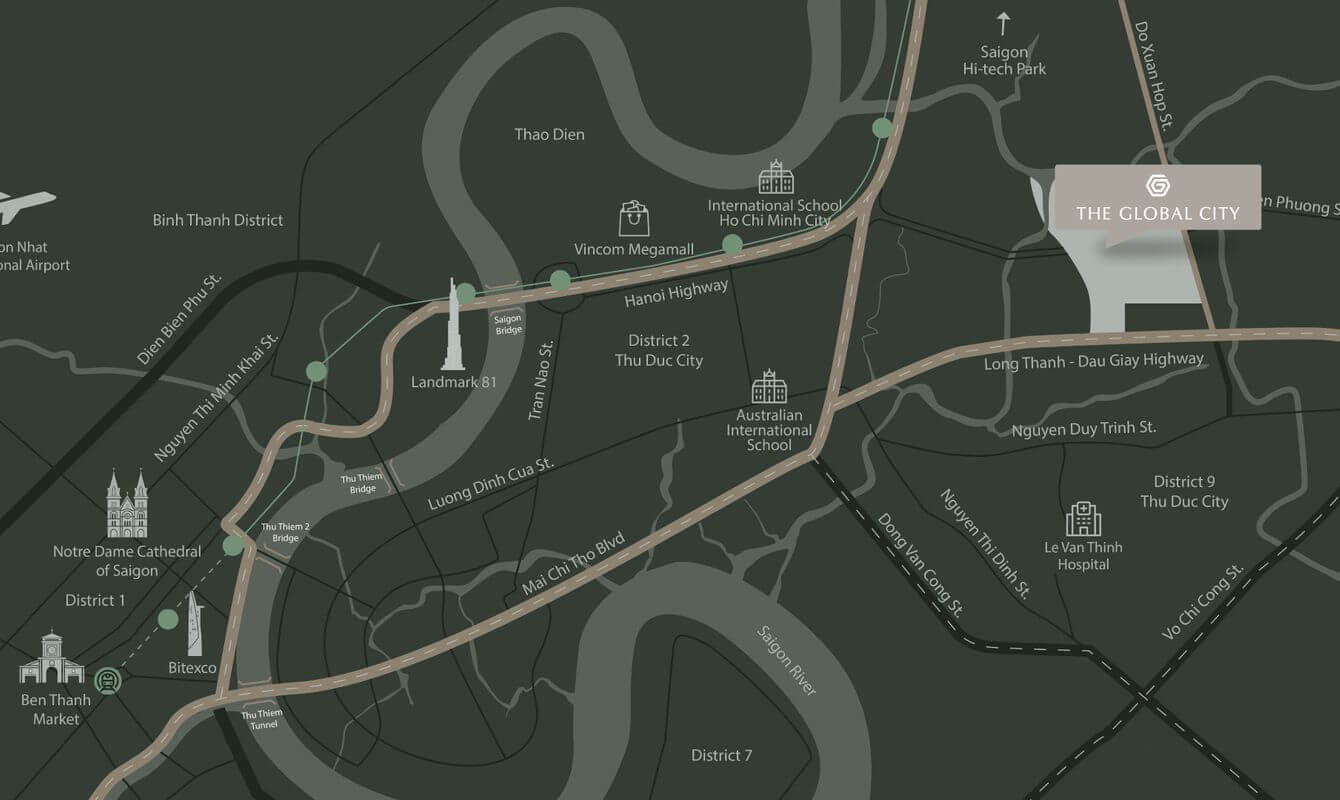Viewport: 1340px width, 800px height.
Task: Select The Global City map label
Action: pos(1157,198)
